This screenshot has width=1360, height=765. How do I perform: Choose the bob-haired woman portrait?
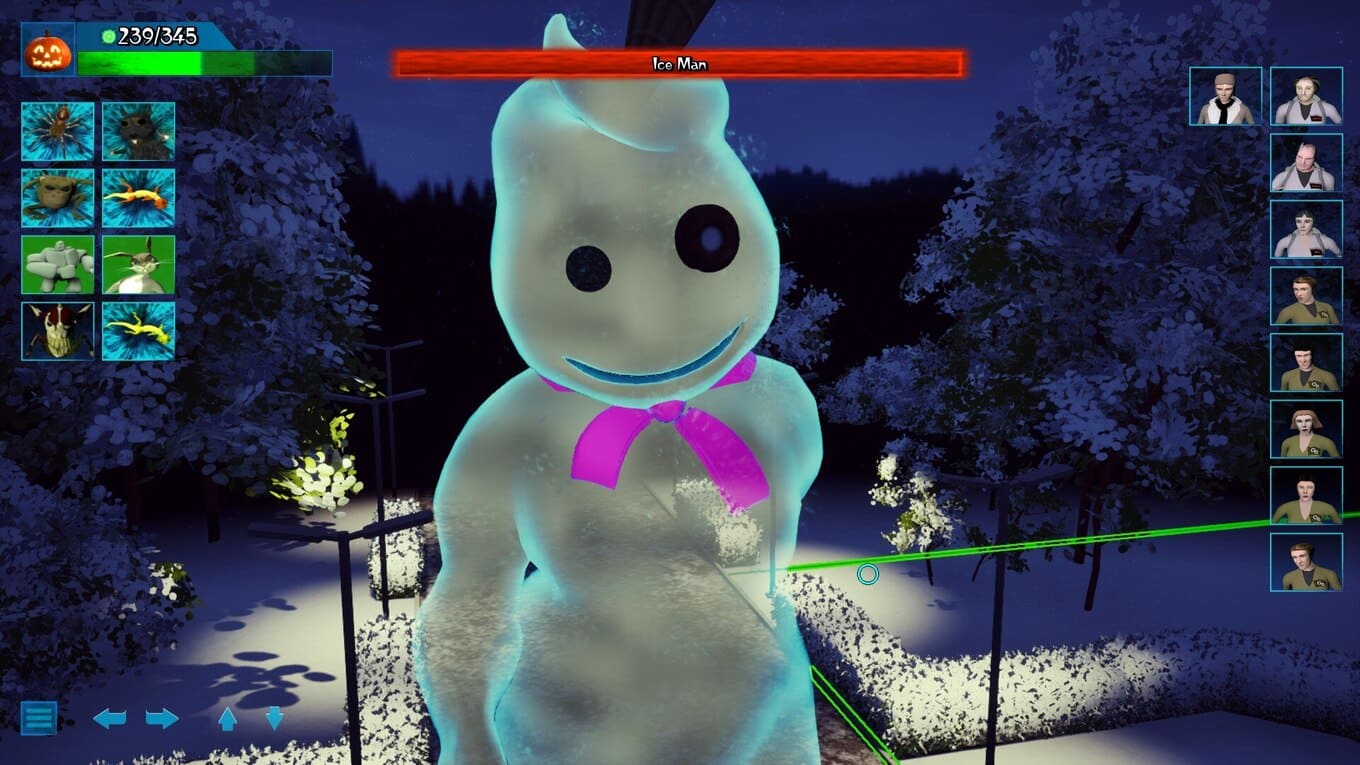1306,430
